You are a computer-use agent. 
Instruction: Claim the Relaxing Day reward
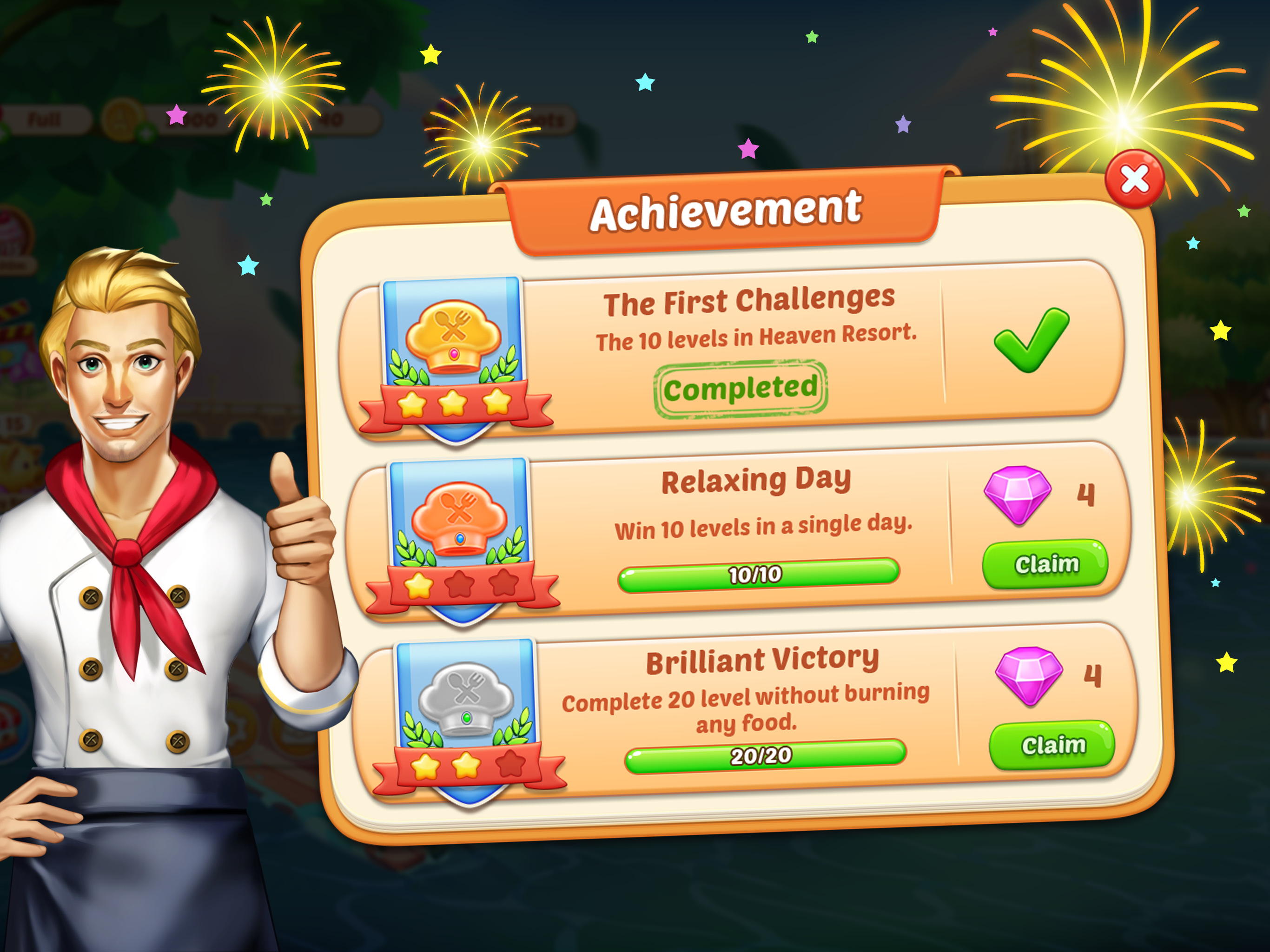(1046, 564)
